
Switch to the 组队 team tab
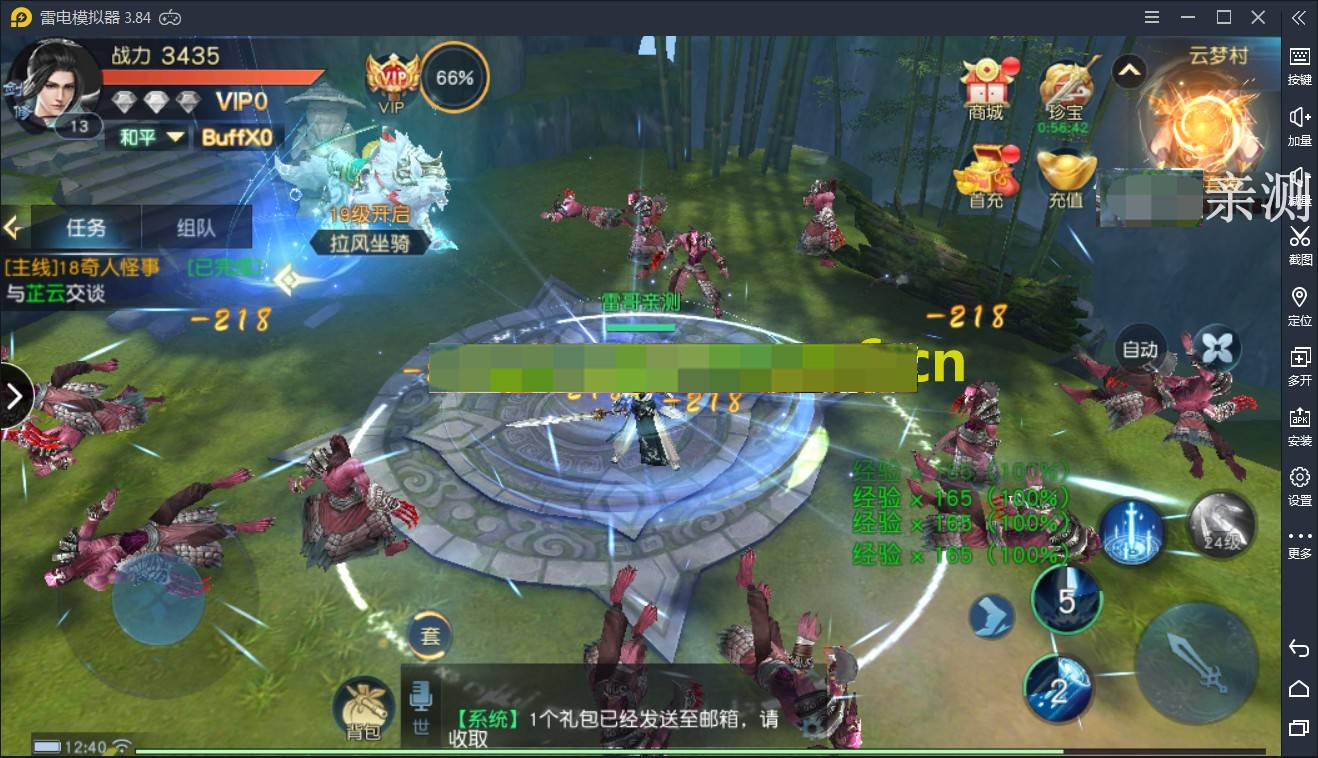[x=197, y=228]
